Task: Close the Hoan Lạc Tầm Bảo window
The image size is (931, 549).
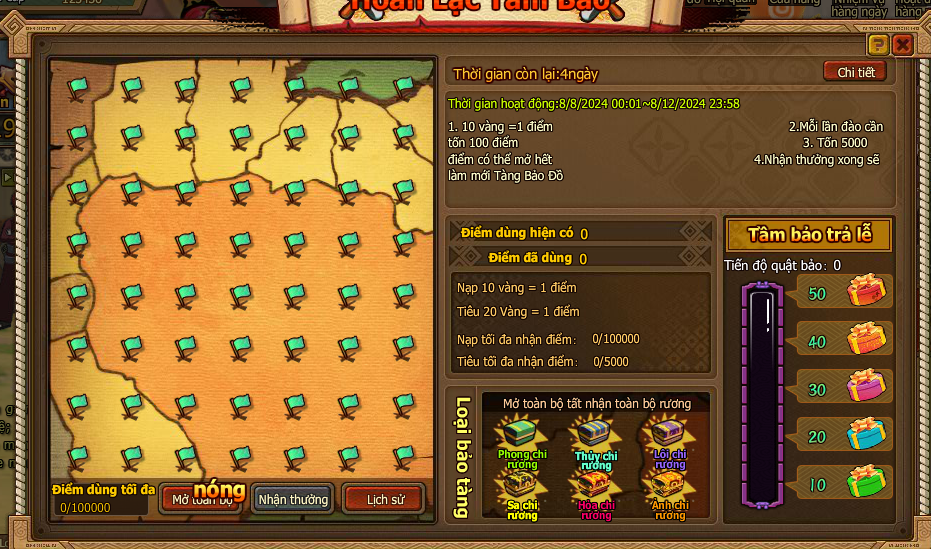Action: pyautogui.click(x=902, y=45)
